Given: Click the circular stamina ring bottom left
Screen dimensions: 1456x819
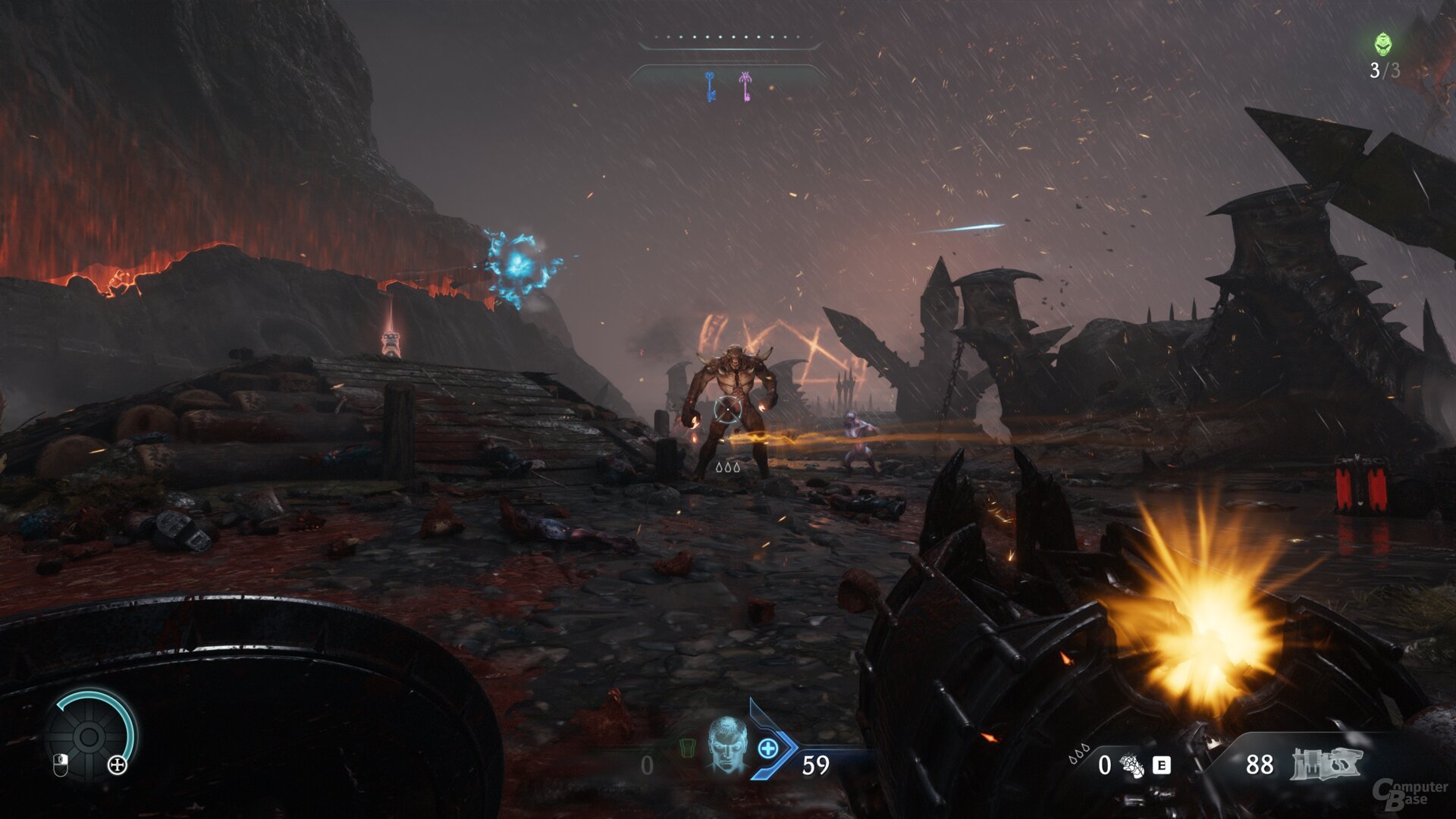Looking at the screenshot, I should 87,736.
